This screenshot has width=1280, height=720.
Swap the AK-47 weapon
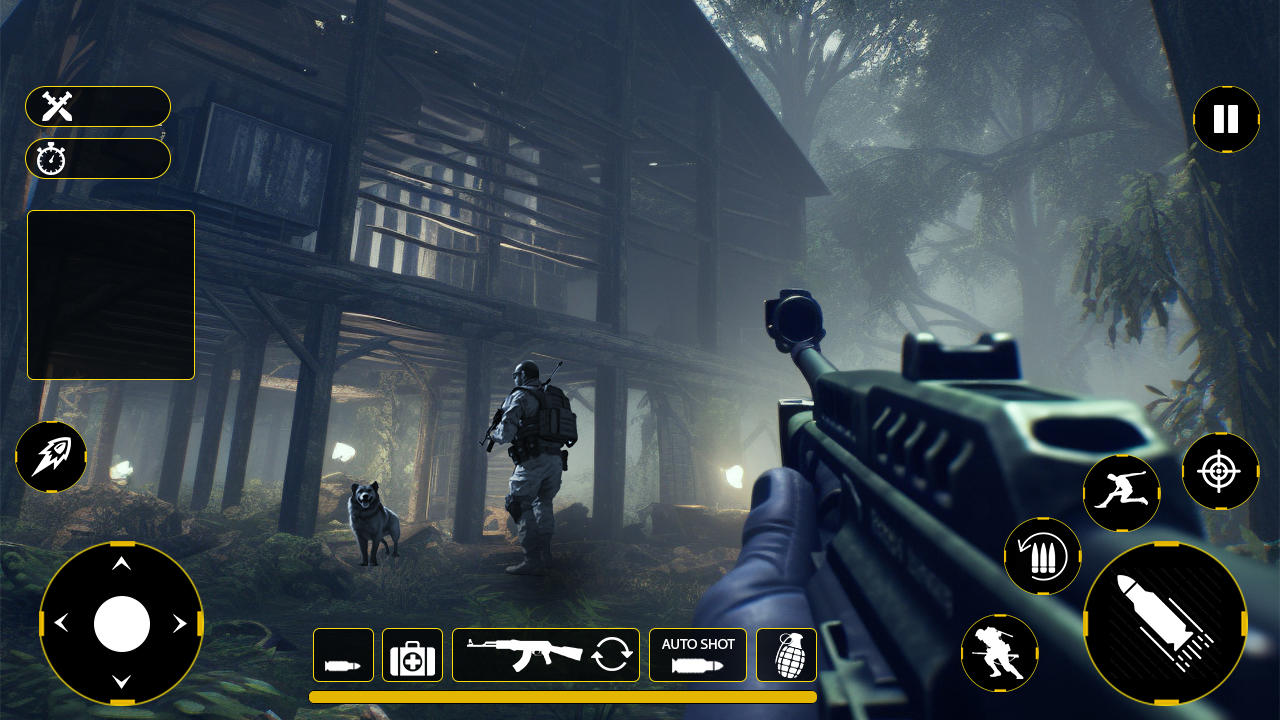[x=545, y=654]
